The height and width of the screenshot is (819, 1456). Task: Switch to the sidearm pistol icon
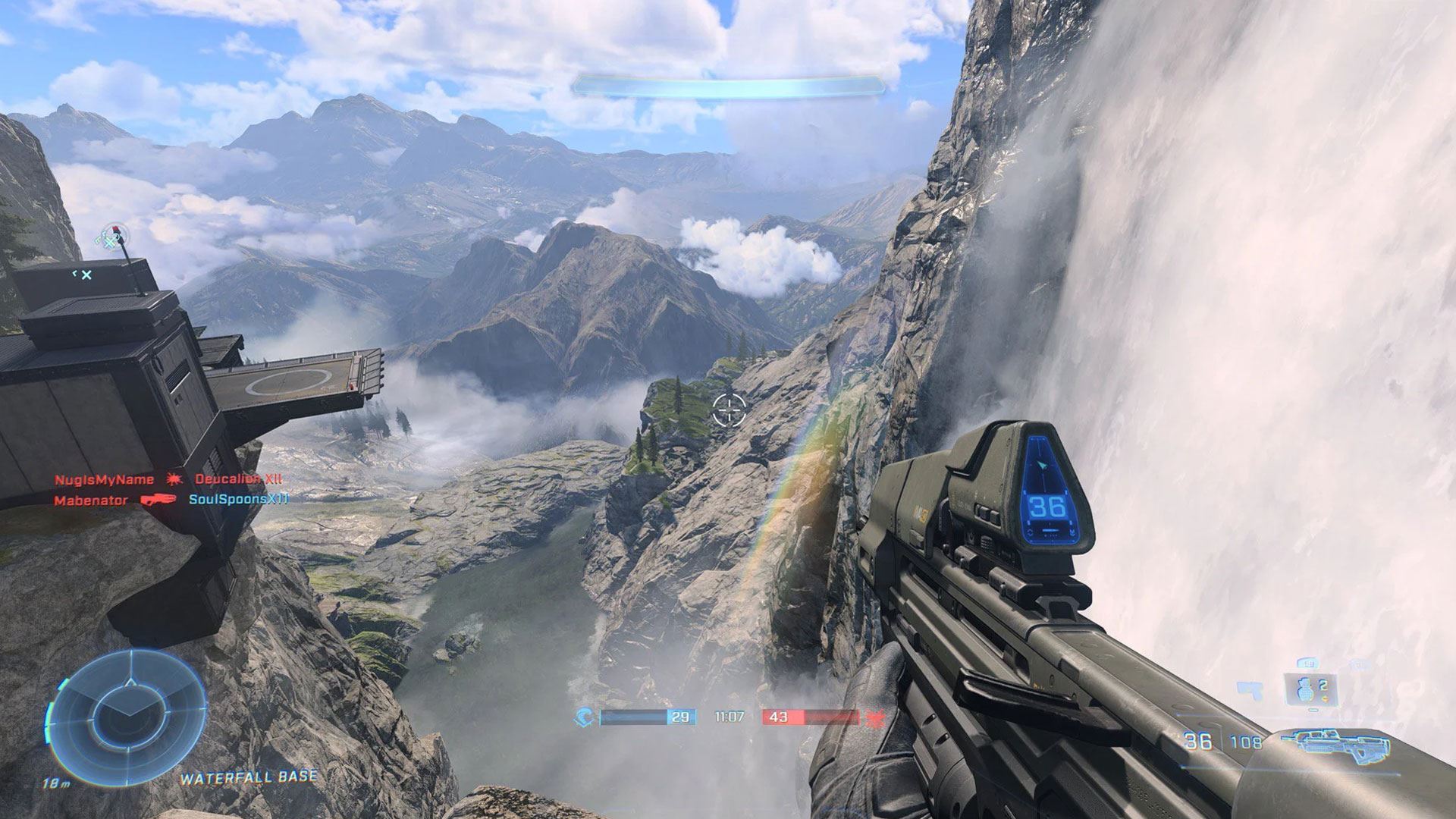[1250, 689]
